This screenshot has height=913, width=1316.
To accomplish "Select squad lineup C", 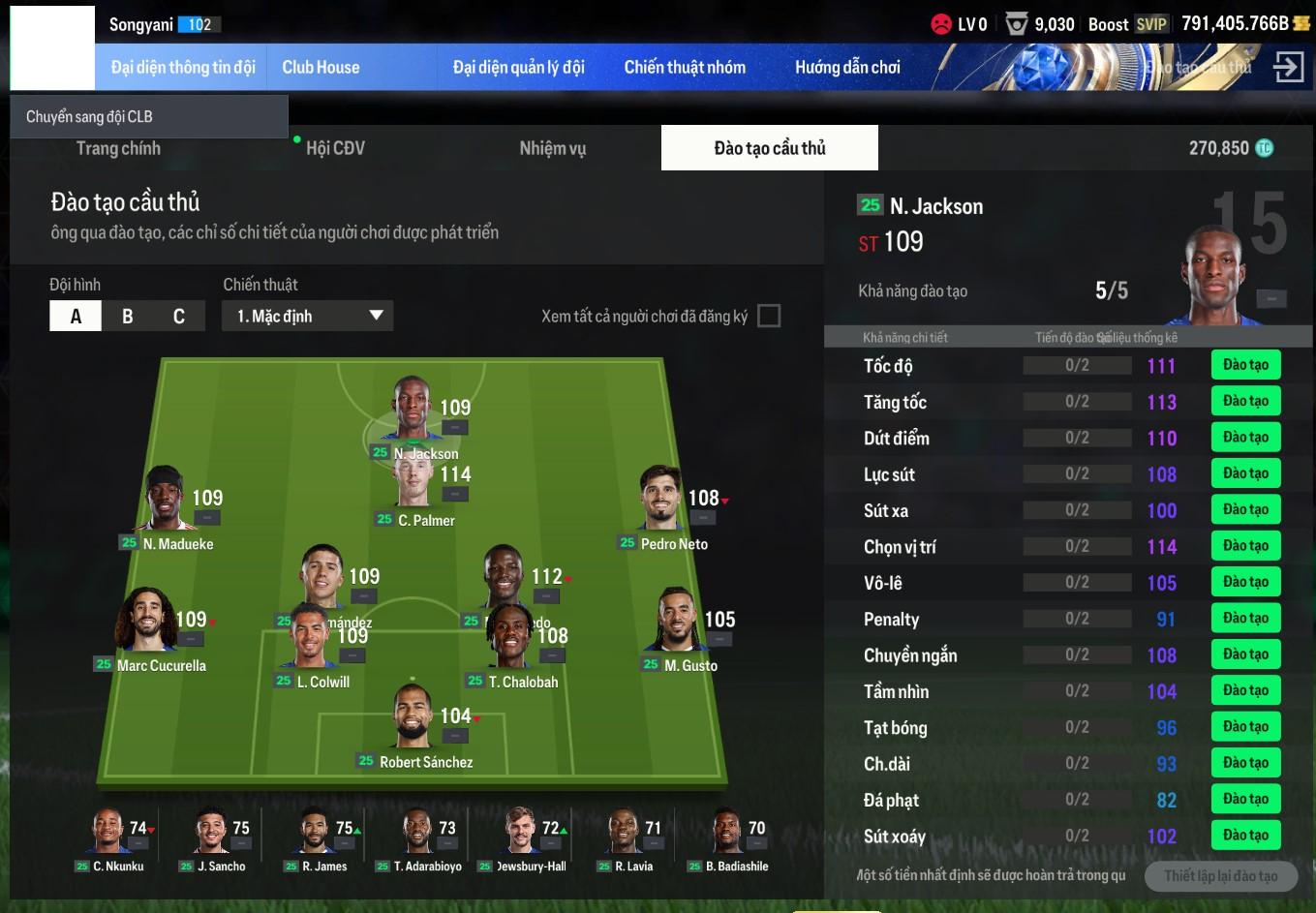I will click(178, 316).
